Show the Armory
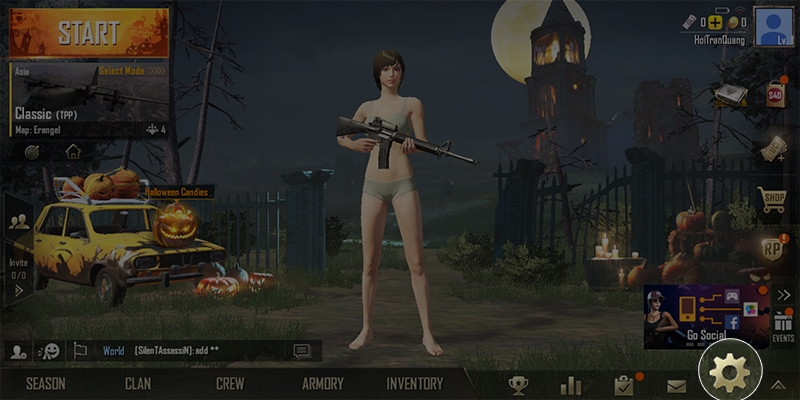Image resolution: width=800 pixels, height=400 pixels. click(x=322, y=383)
